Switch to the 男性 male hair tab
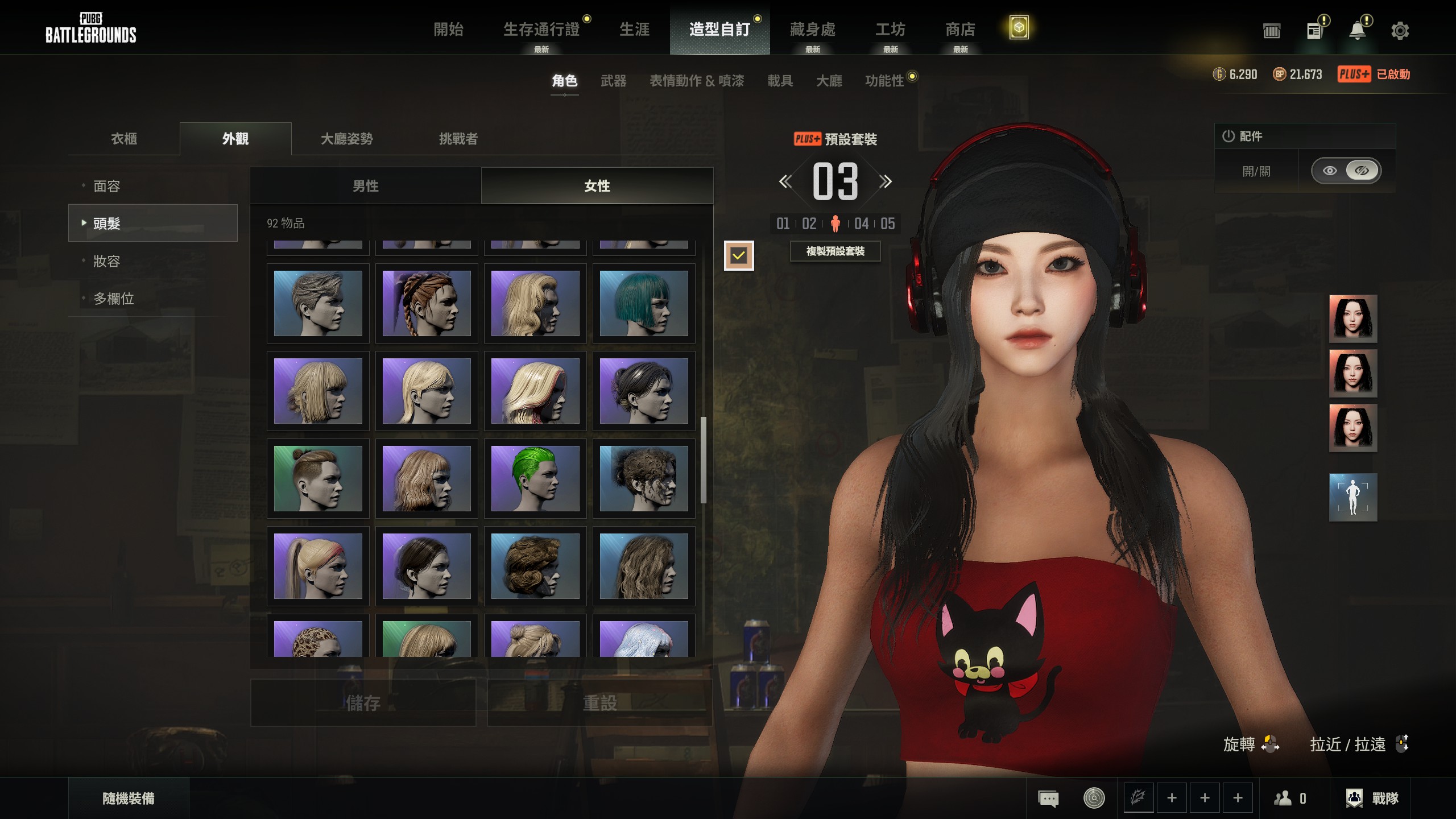Viewport: 1456px width, 819px height. [x=366, y=186]
